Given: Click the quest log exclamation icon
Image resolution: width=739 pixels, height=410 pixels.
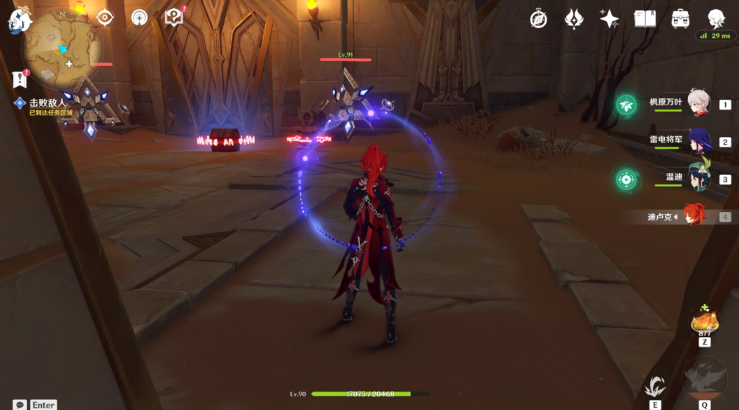Looking at the screenshot, I should (19, 79).
